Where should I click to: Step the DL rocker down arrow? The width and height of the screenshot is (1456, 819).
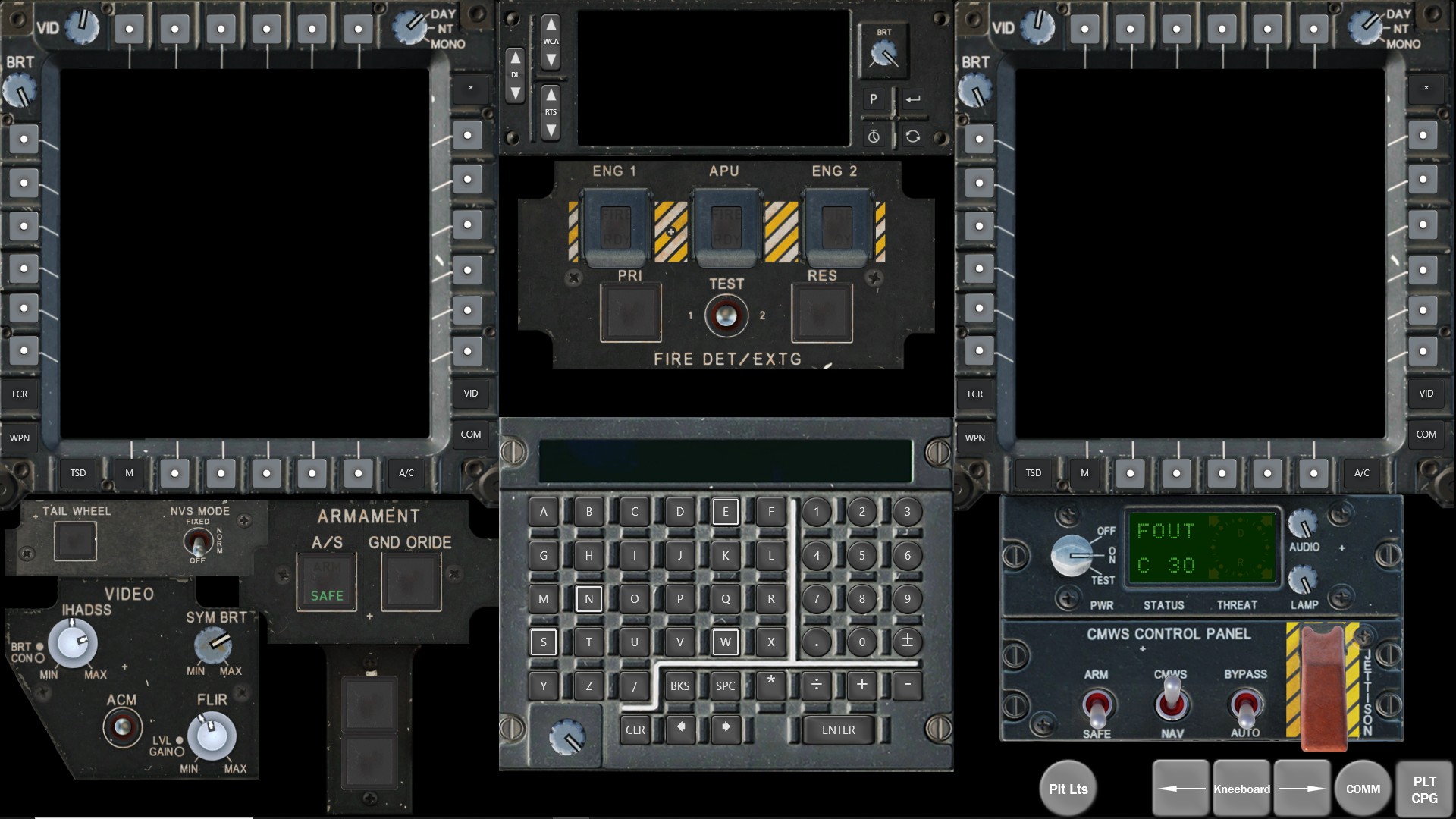516,92
